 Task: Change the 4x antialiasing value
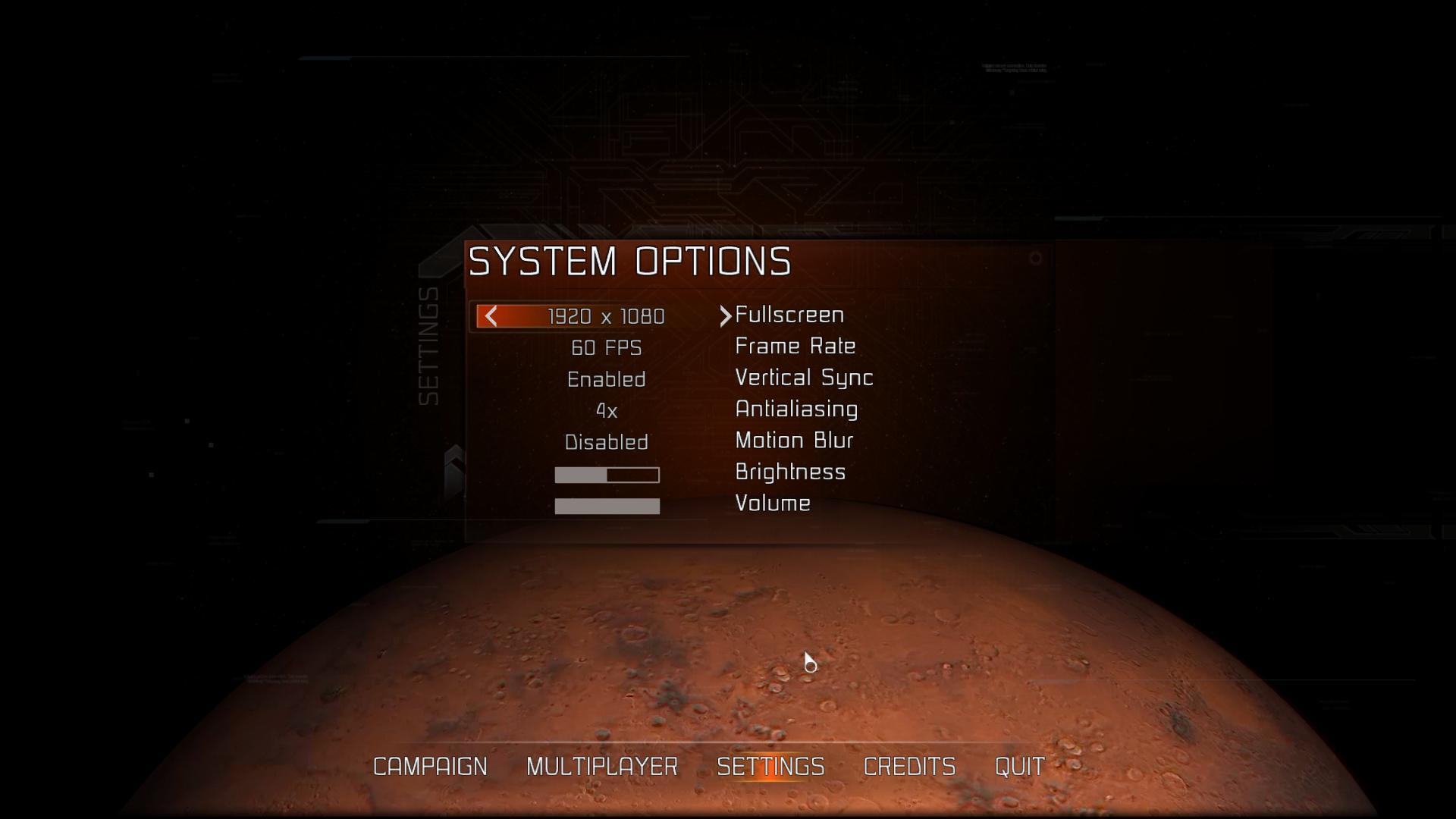[607, 411]
